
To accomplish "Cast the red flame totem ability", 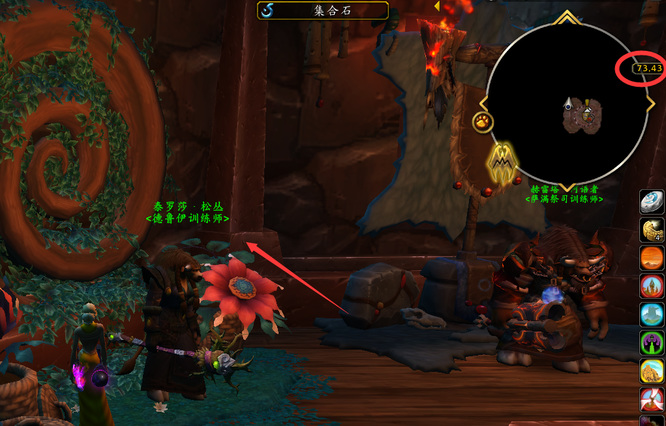I will (x=652, y=287).
